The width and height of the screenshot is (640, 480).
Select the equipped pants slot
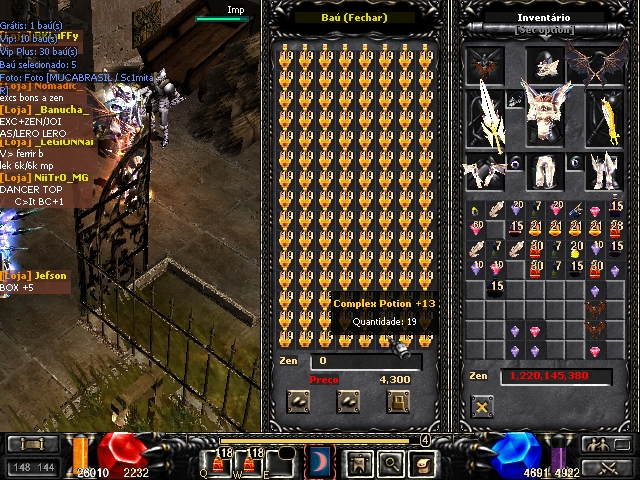543,171
